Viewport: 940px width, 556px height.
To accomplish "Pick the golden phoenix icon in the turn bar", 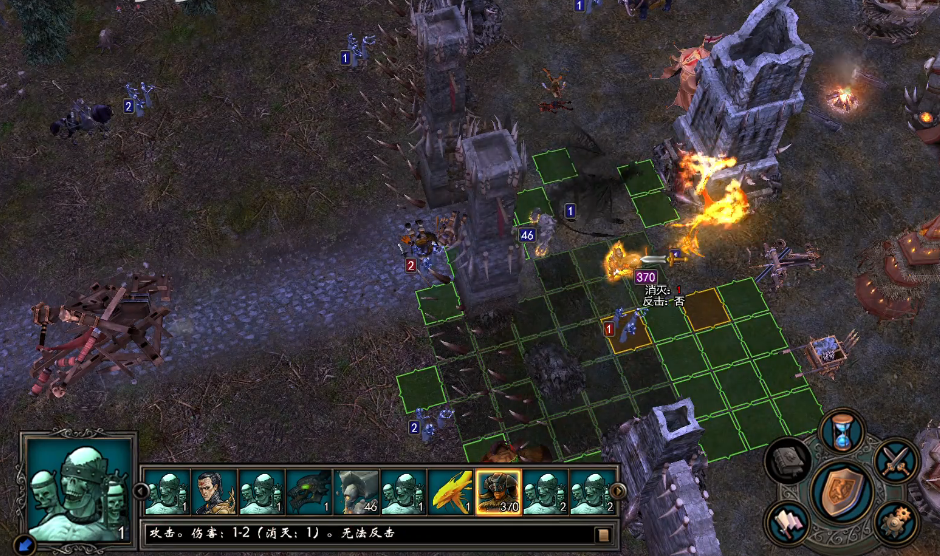I will [x=450, y=492].
